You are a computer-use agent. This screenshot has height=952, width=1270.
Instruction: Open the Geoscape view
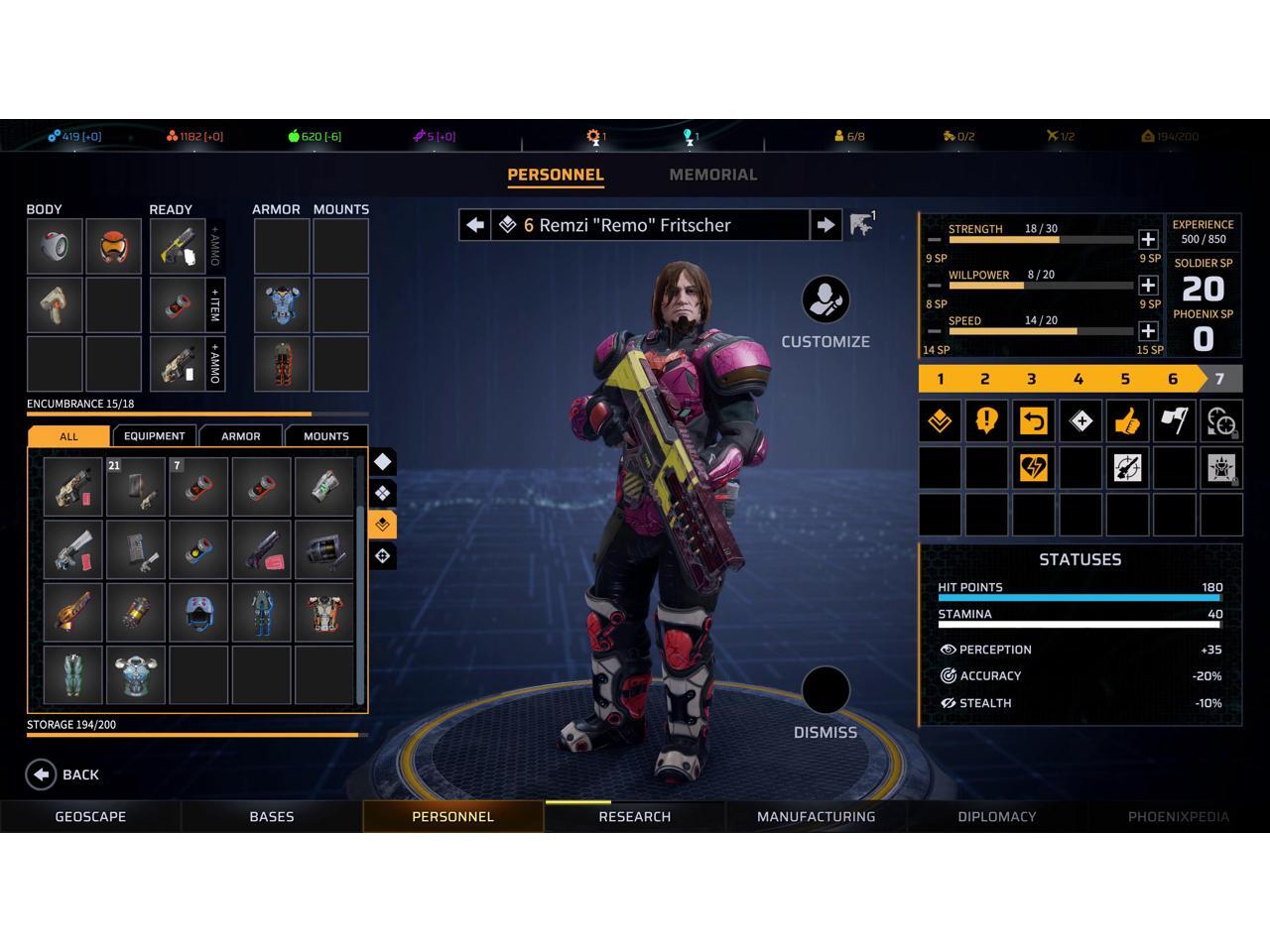90,816
